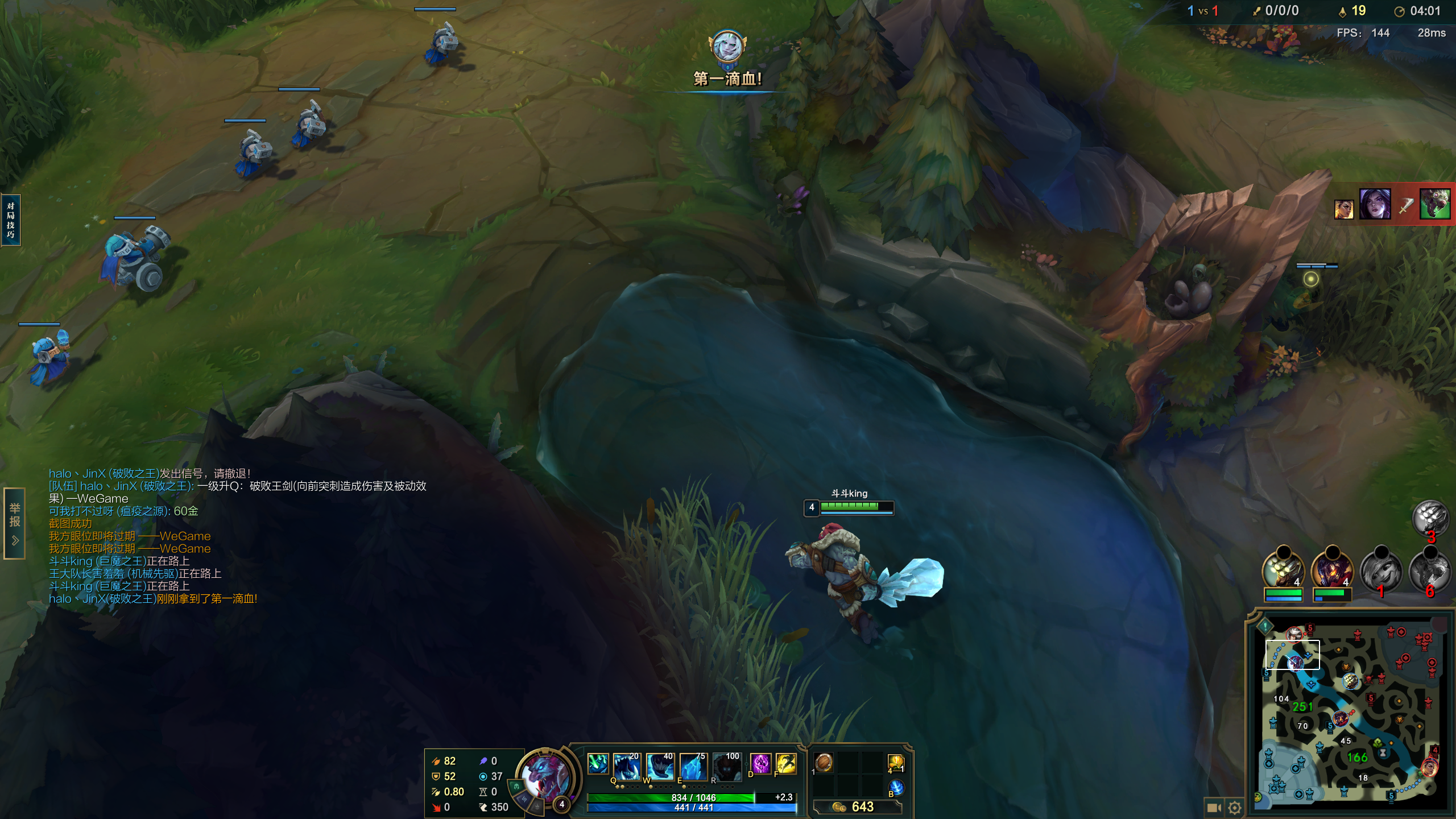Select the Subjugate R ultimate icon
This screenshot has height=819, width=1456.
pos(727,766)
